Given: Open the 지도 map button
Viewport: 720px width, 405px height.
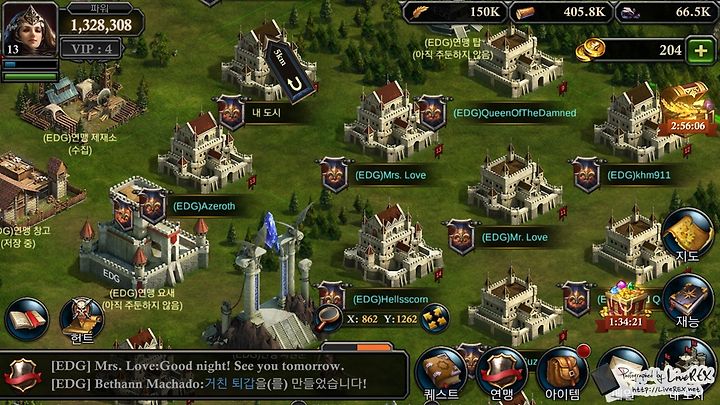Looking at the screenshot, I should tap(687, 235).
